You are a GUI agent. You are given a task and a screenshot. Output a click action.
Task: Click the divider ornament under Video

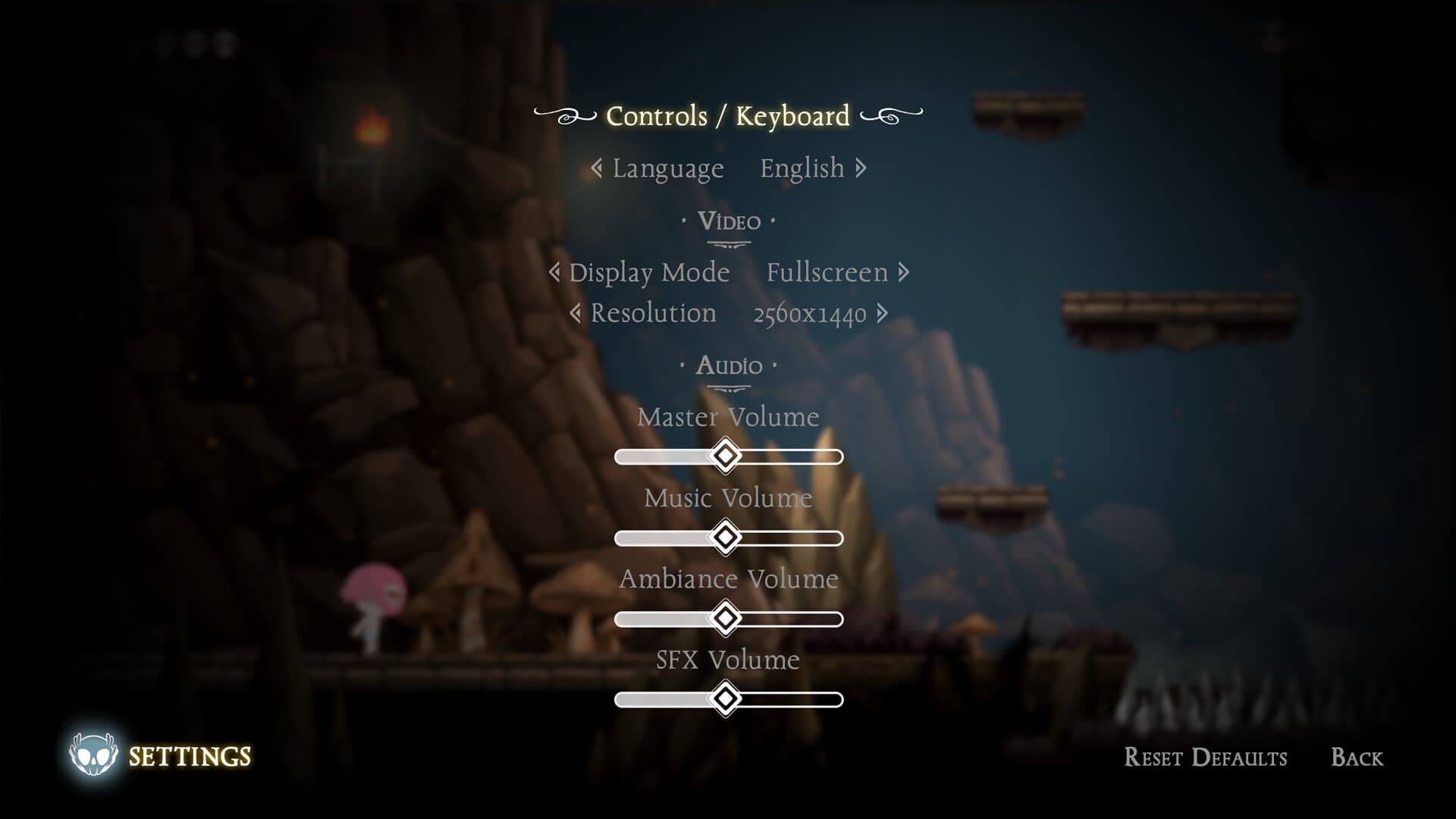pyautogui.click(x=730, y=242)
